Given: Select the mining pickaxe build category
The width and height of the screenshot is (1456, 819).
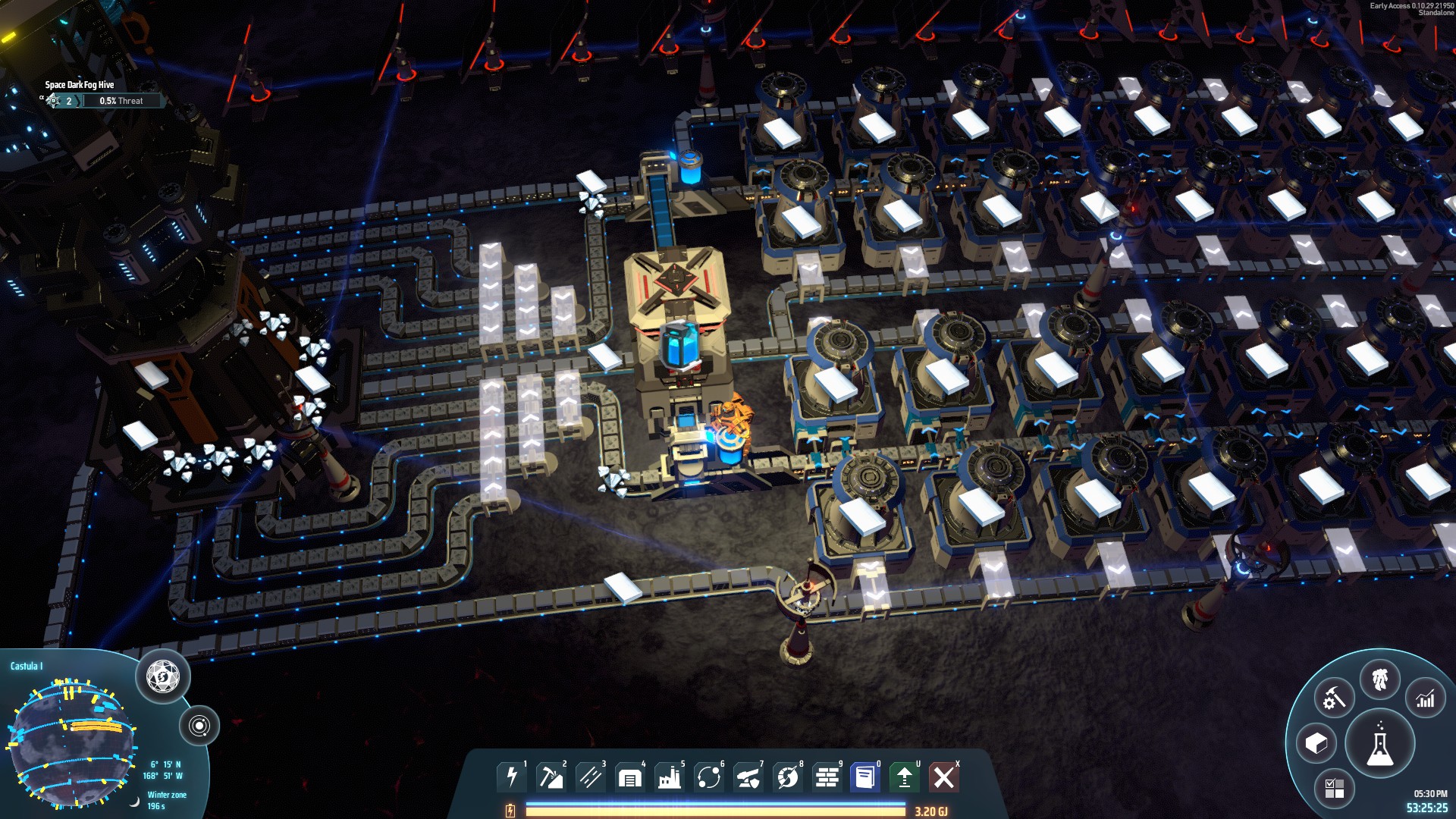Looking at the screenshot, I should tap(551, 777).
